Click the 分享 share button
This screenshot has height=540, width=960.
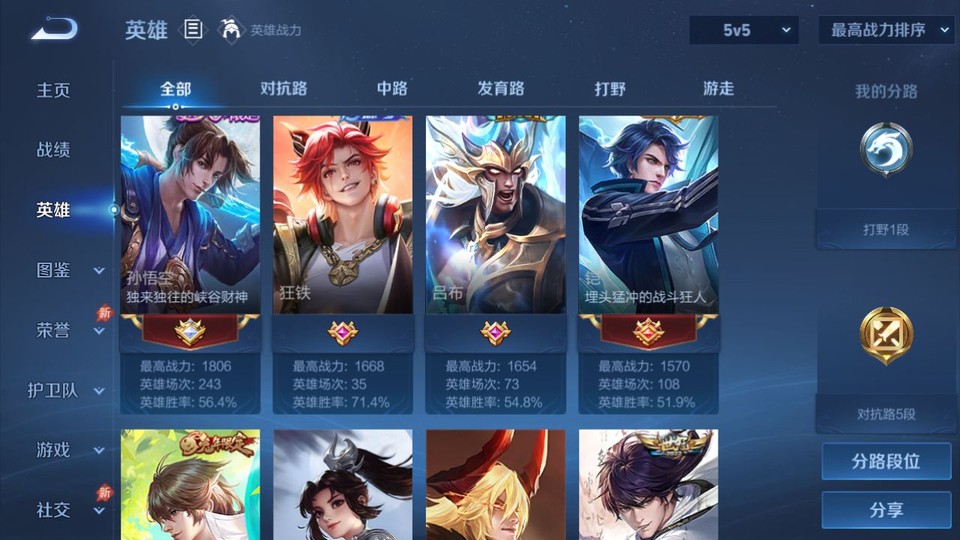point(886,510)
